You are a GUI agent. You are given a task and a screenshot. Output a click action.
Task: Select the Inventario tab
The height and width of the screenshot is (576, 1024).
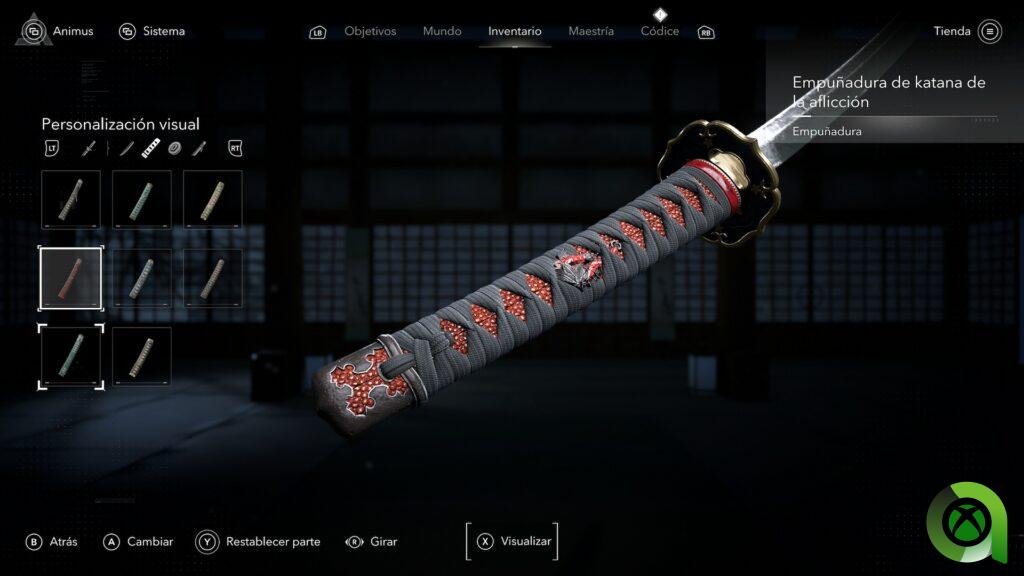(x=515, y=31)
